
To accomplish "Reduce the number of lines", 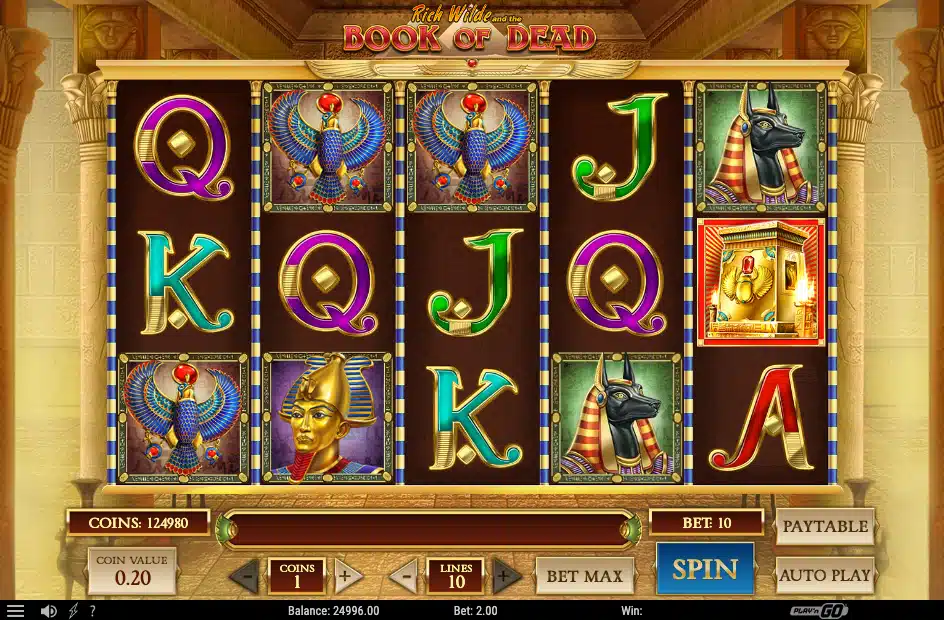I will 403,576.
